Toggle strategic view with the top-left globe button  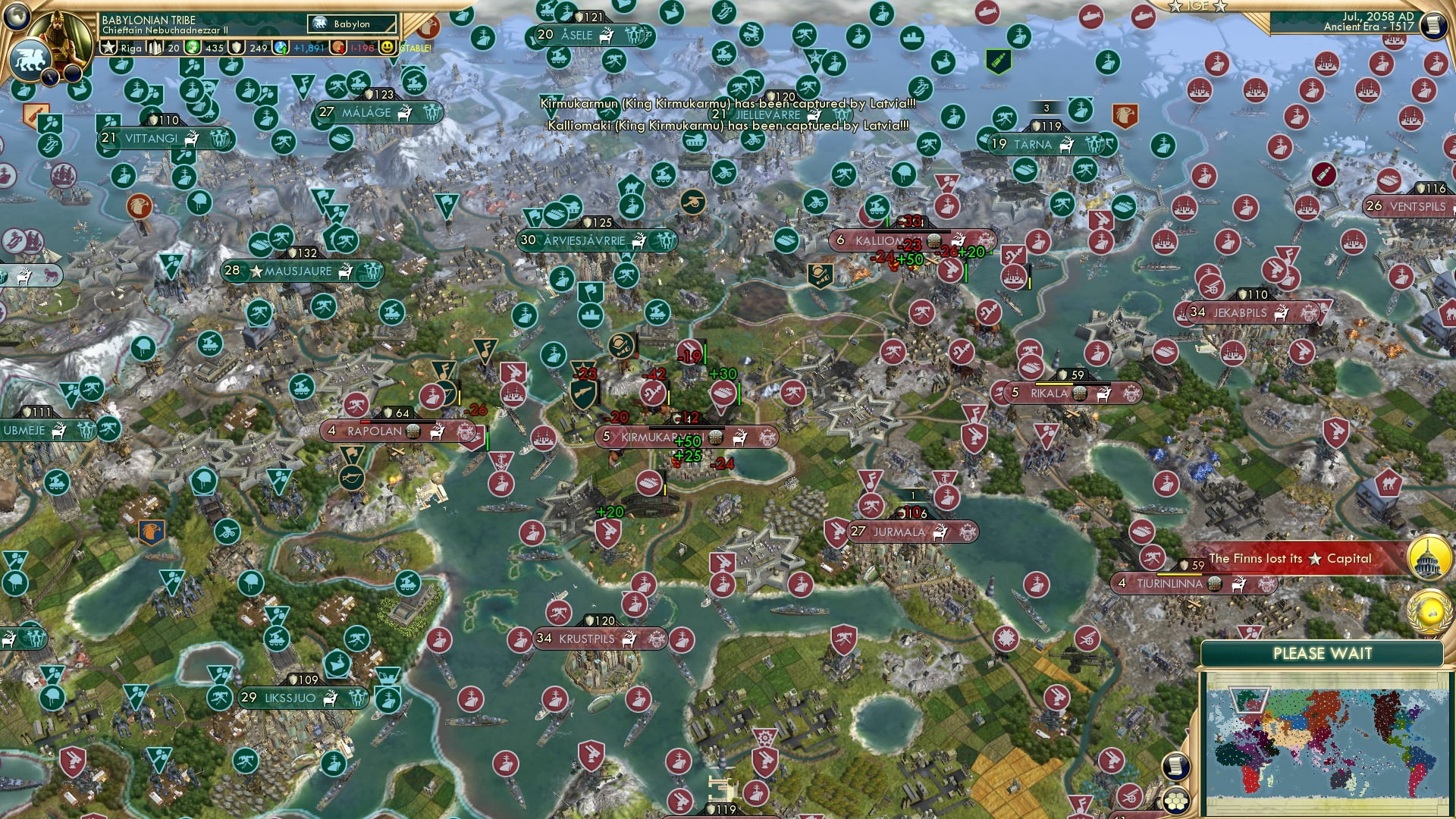pos(17,17)
